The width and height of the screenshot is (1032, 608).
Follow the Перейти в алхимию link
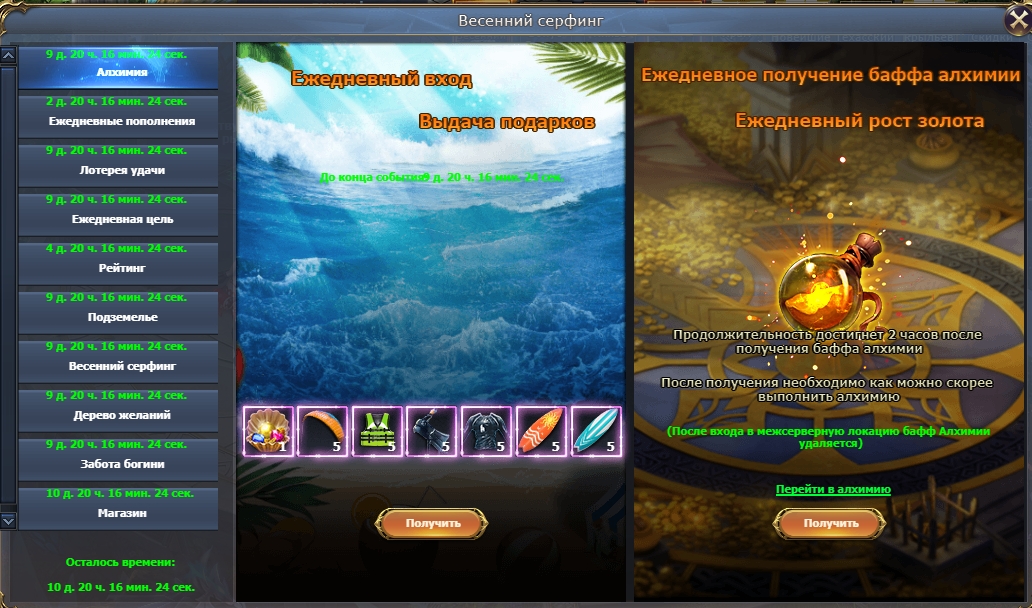(x=833, y=489)
